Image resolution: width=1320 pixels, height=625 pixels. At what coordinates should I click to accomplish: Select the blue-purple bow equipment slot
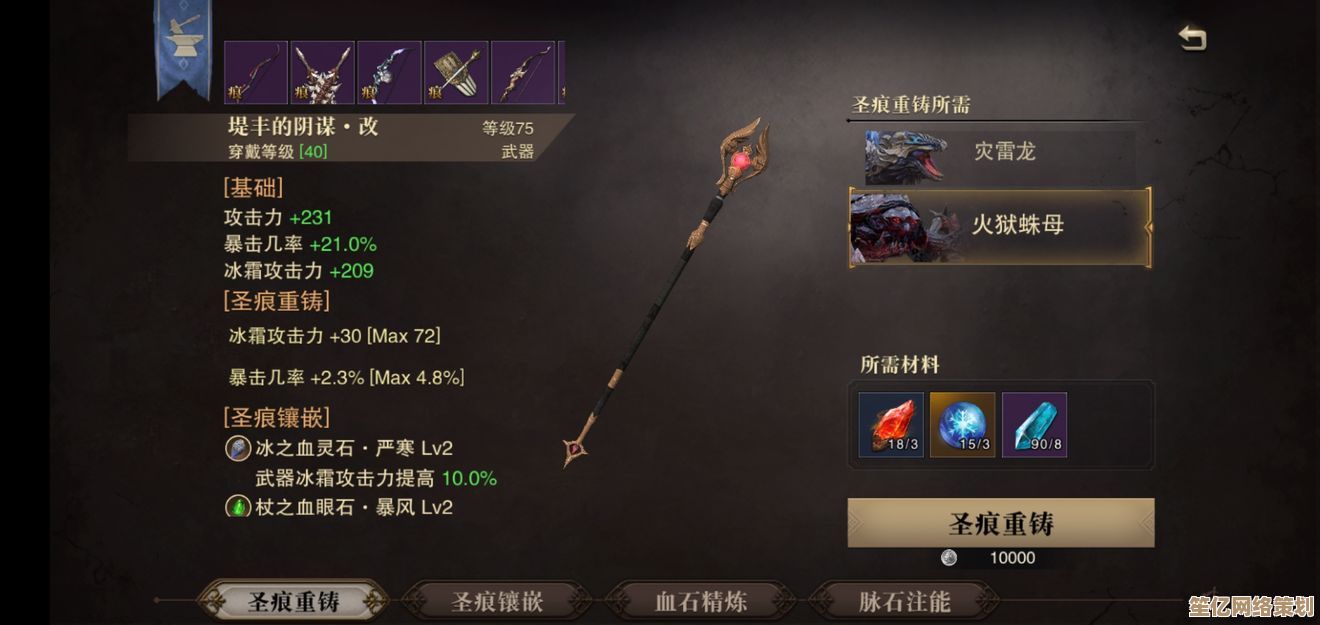[x=389, y=72]
